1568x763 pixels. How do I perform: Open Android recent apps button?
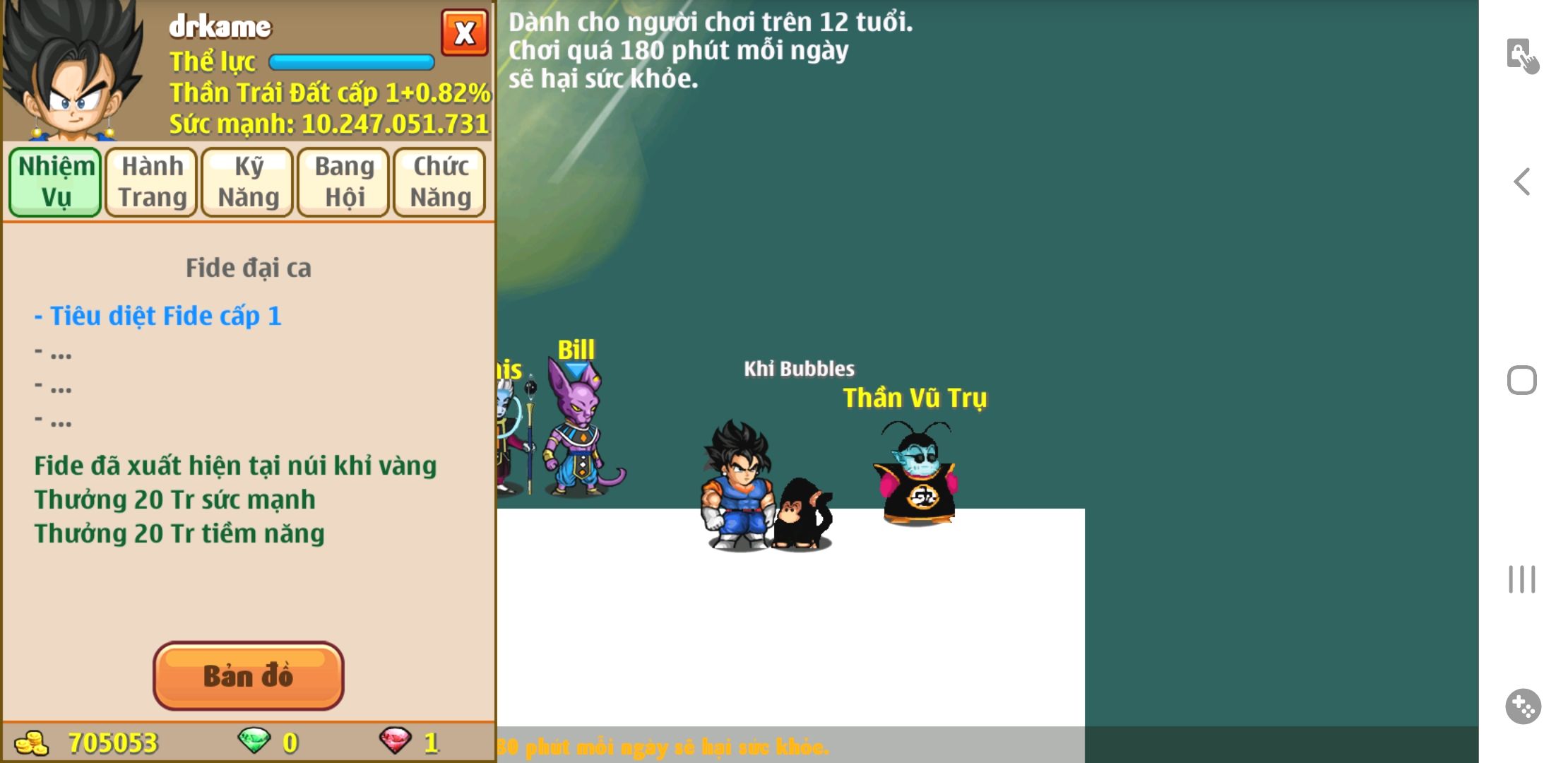[1521, 579]
